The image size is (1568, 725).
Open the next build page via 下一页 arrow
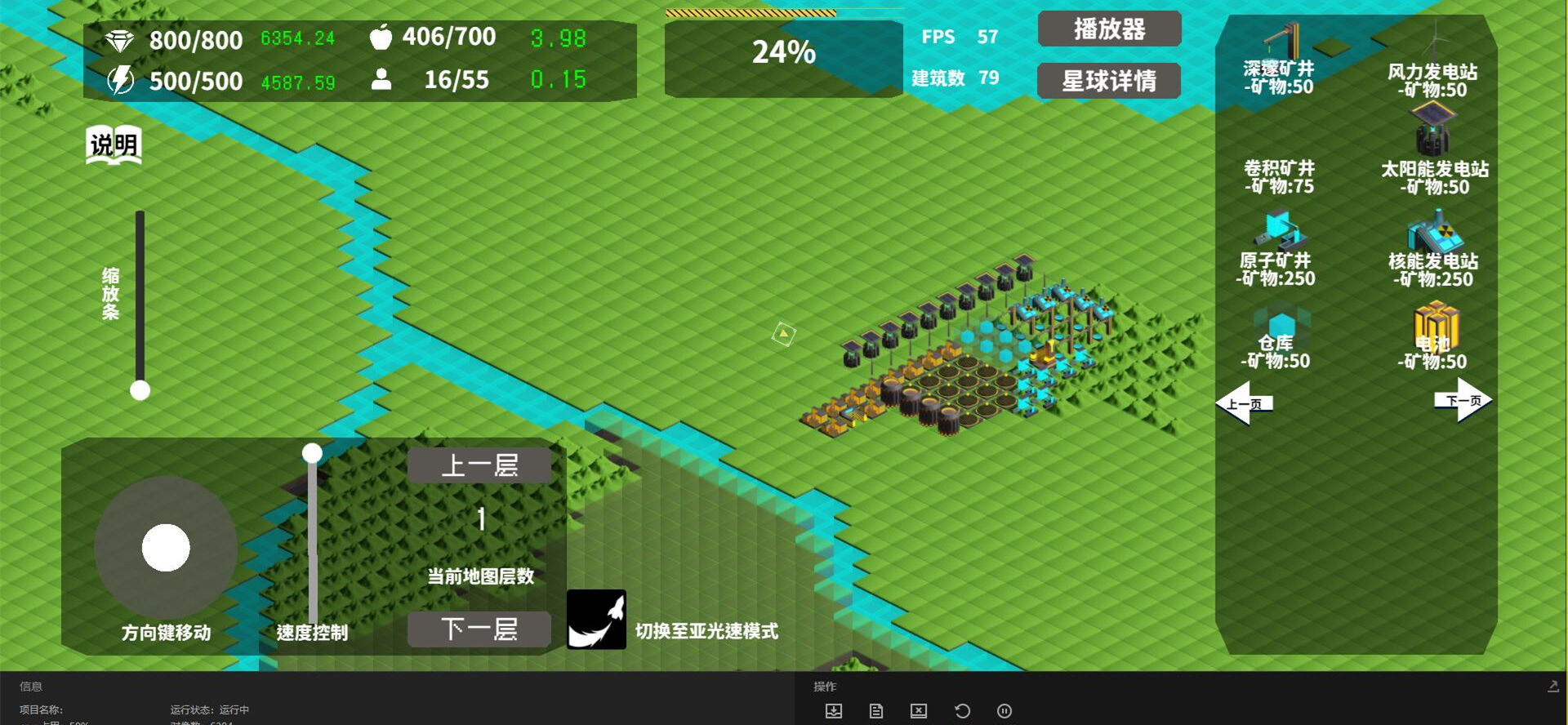1464,400
